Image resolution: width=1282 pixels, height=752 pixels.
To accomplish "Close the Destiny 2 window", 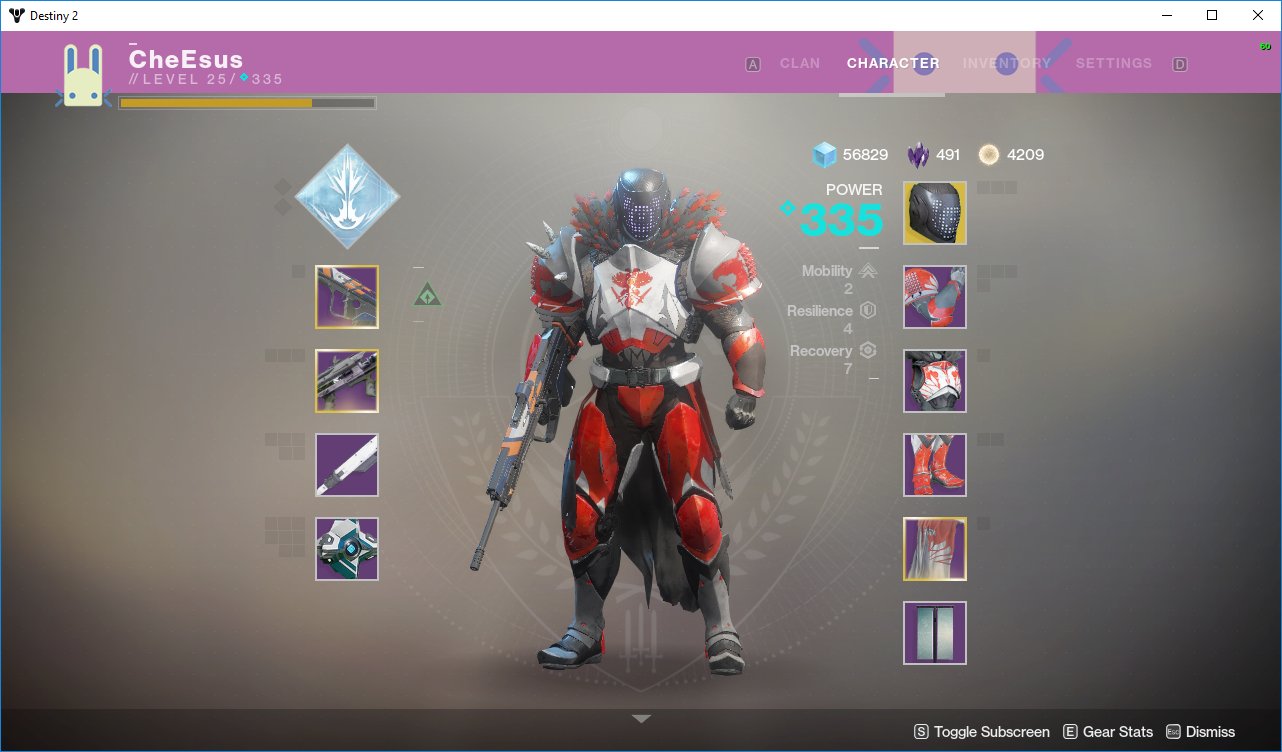I will point(1258,15).
